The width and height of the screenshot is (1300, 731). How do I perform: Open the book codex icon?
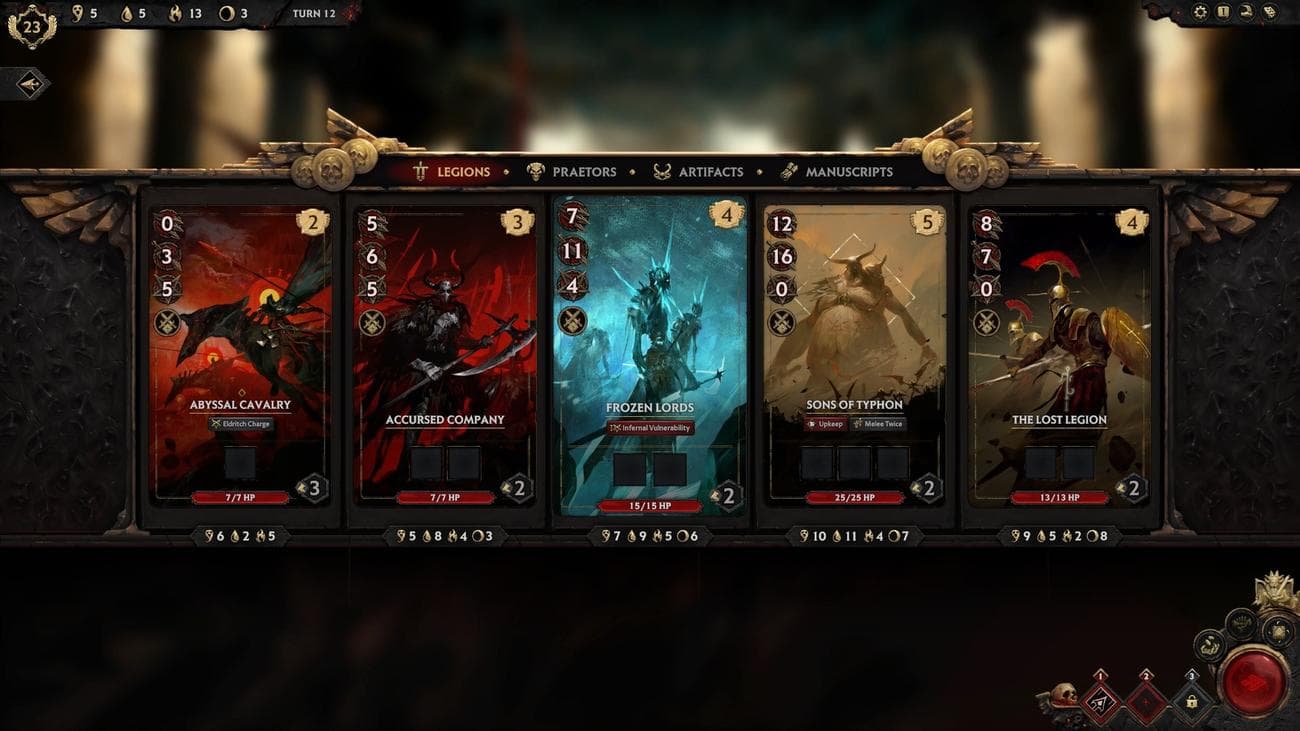[x=1223, y=12]
